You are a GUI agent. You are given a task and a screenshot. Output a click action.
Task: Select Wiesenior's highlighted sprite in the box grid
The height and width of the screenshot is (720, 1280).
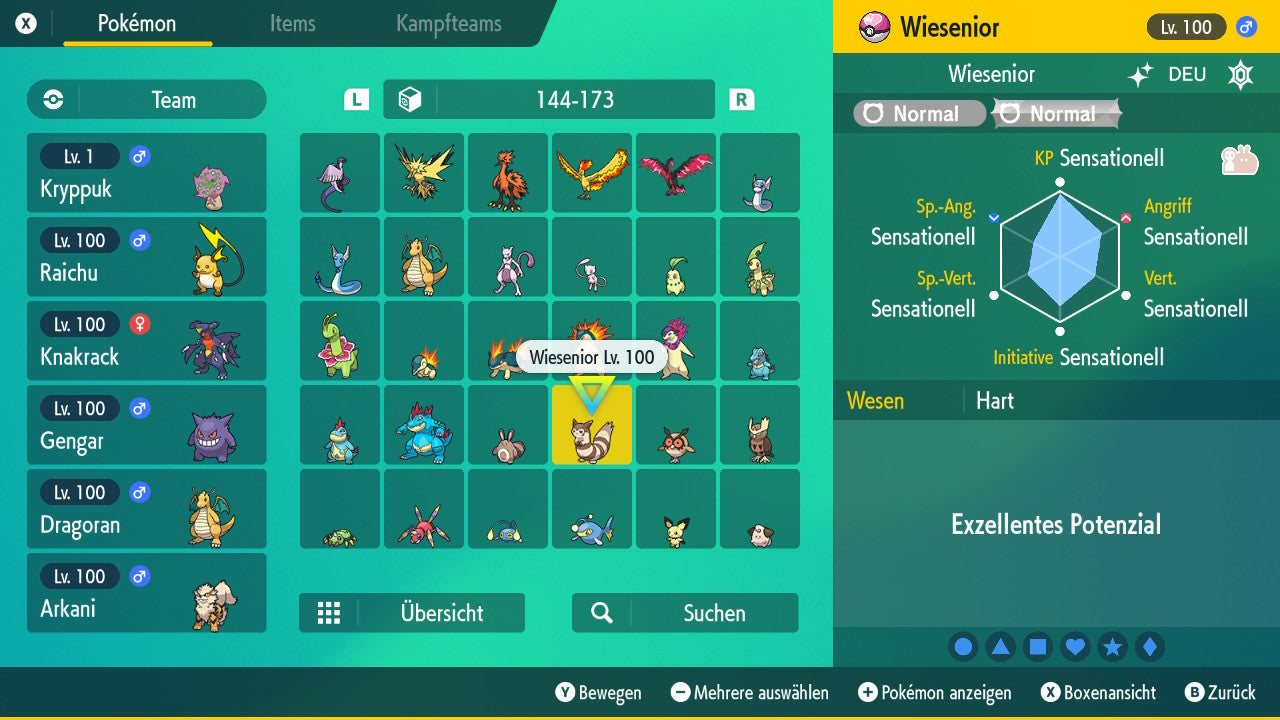click(592, 430)
